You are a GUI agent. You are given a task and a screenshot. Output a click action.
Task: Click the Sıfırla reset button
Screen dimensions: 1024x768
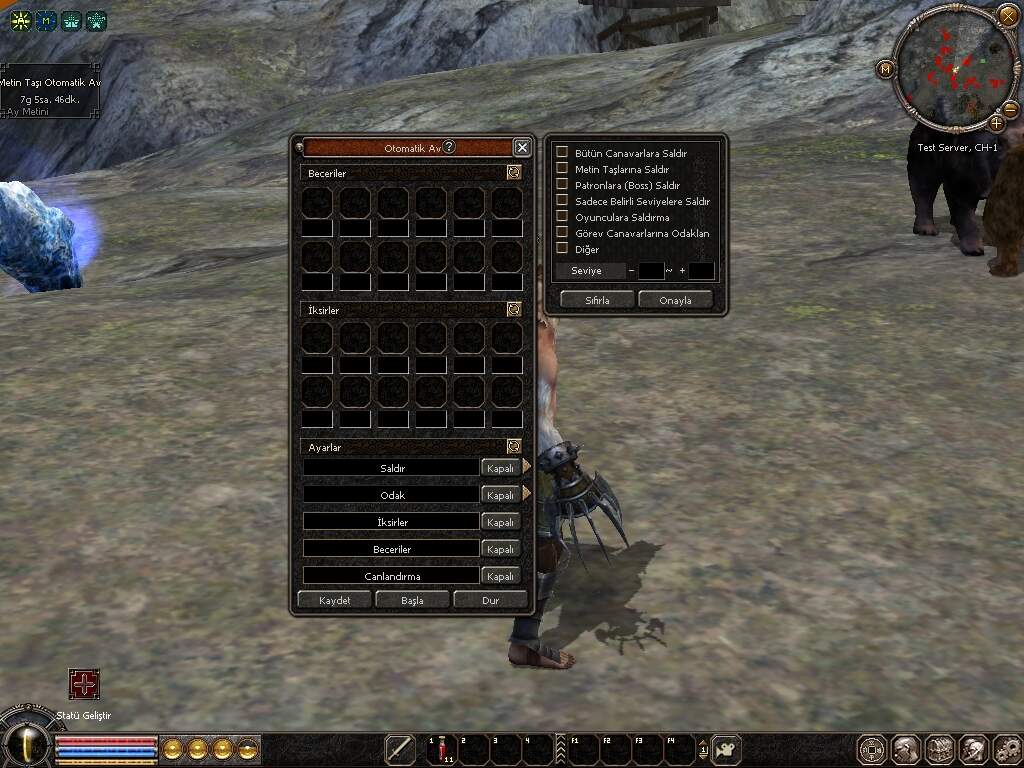click(598, 300)
